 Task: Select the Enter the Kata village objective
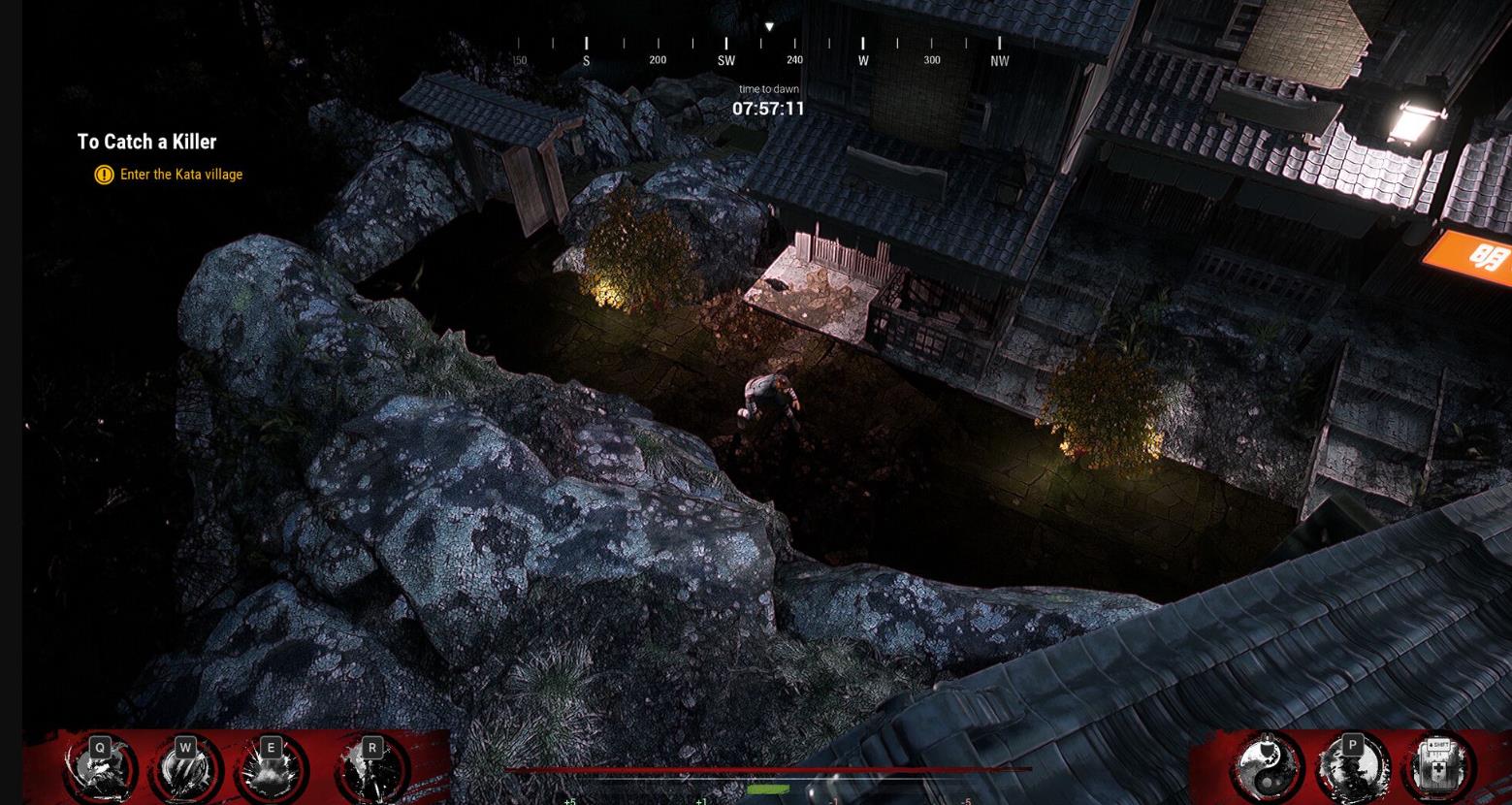(x=180, y=175)
